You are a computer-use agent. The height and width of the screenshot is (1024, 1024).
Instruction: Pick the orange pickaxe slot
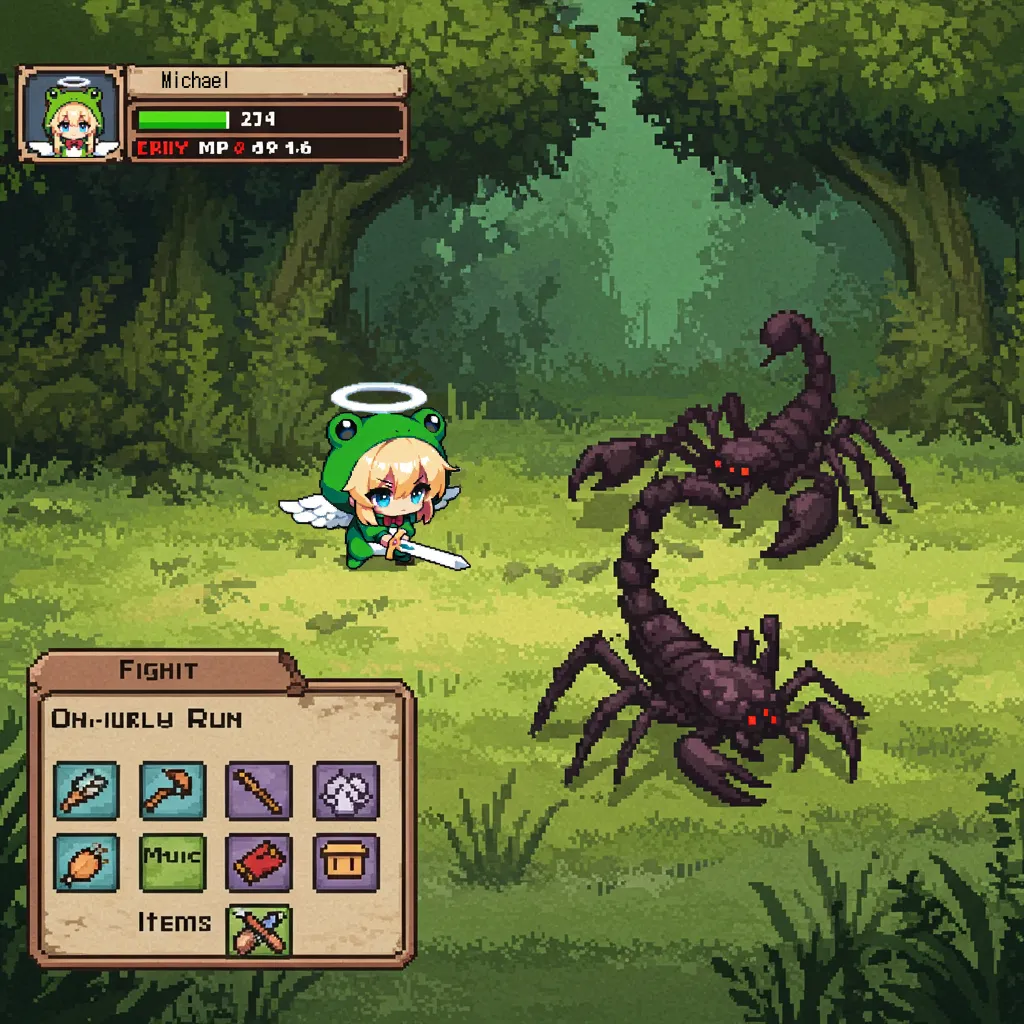pyautogui.click(x=172, y=790)
